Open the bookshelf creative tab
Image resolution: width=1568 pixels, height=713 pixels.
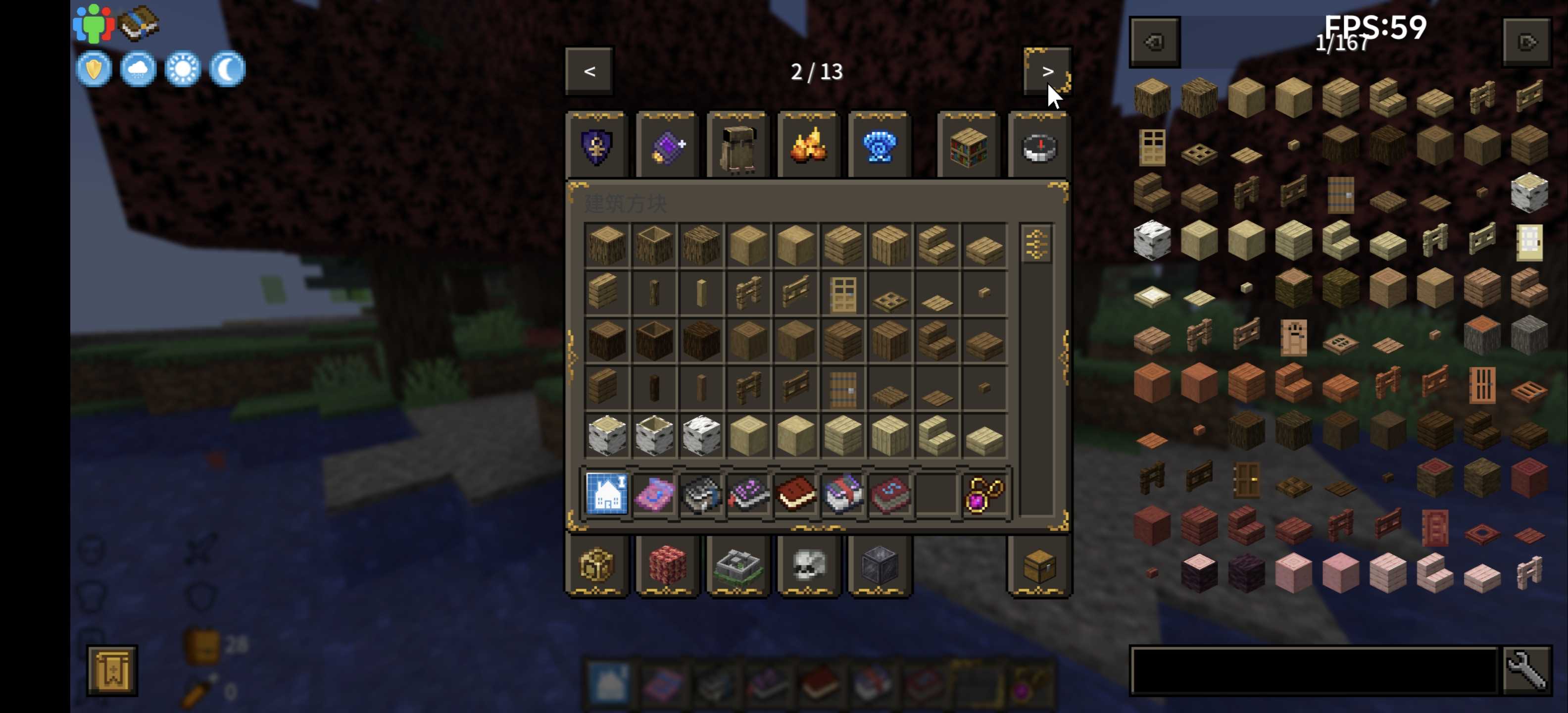(x=969, y=147)
